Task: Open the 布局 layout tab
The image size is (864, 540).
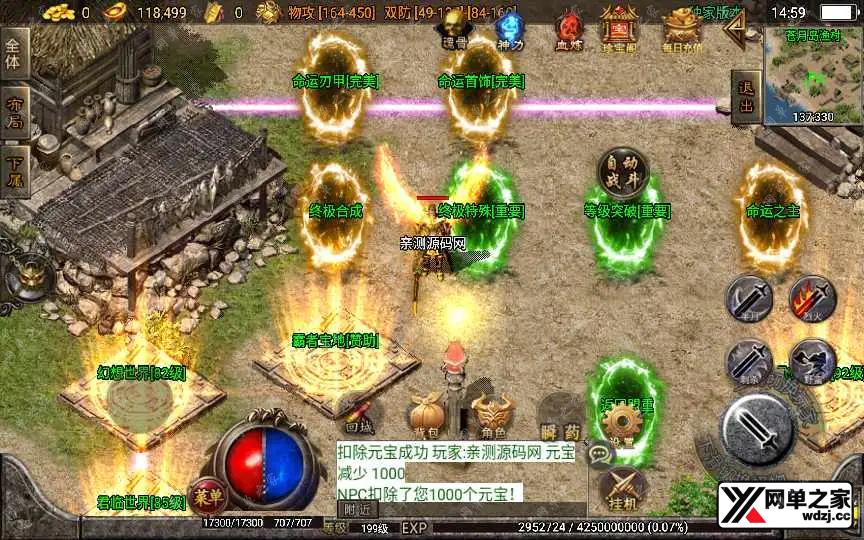Action: pyautogui.click(x=14, y=111)
